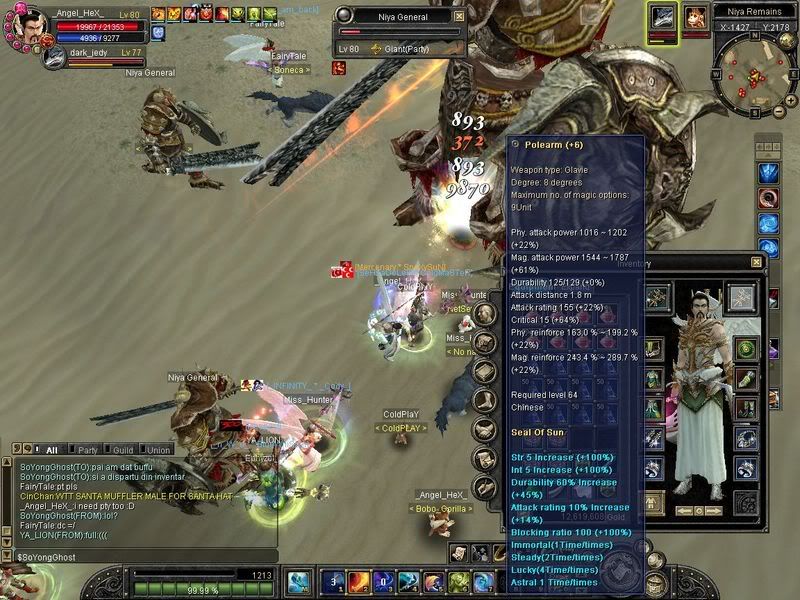The height and width of the screenshot is (600, 800).
Task: Click the chat input field
Action: [140, 555]
